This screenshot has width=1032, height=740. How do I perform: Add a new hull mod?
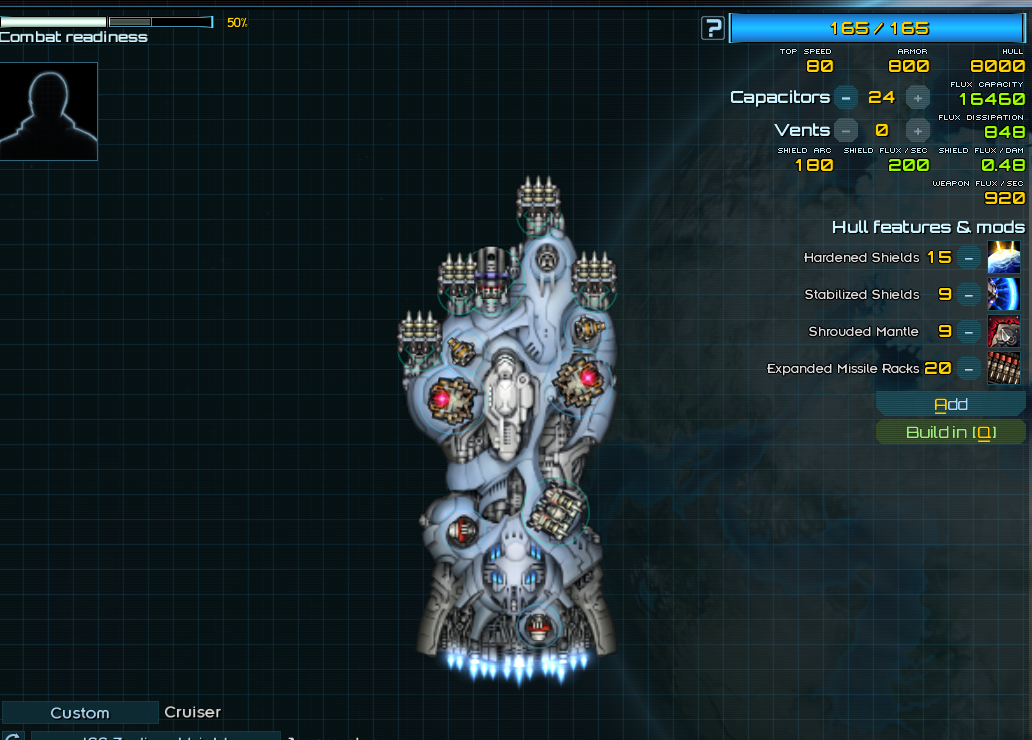point(951,404)
